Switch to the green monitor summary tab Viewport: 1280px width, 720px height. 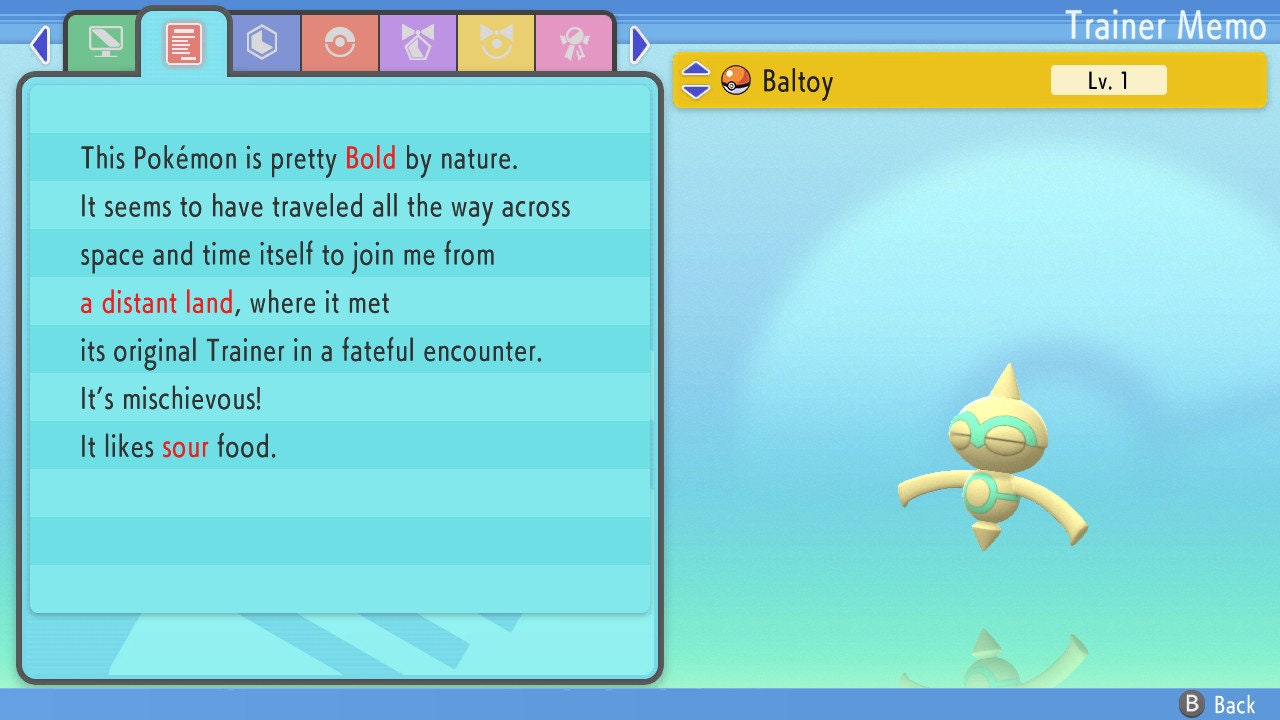[x=104, y=43]
